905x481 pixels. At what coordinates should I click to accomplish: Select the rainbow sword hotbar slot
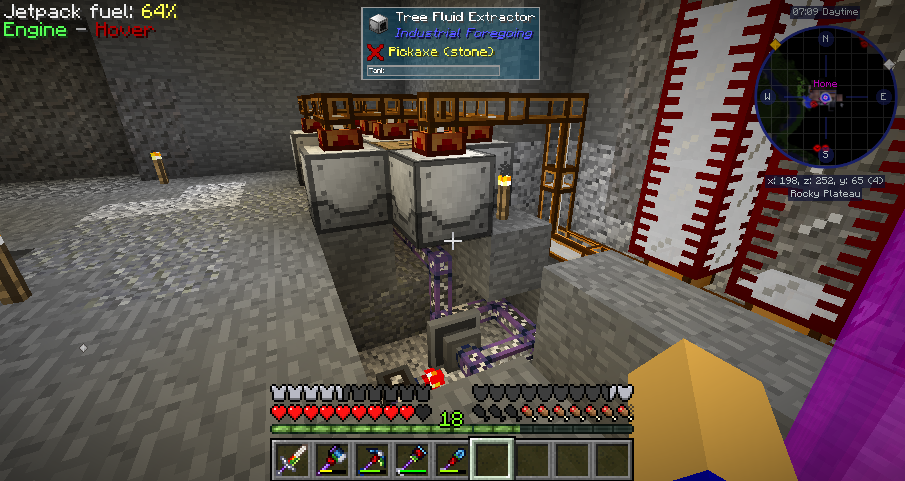click(x=292, y=459)
